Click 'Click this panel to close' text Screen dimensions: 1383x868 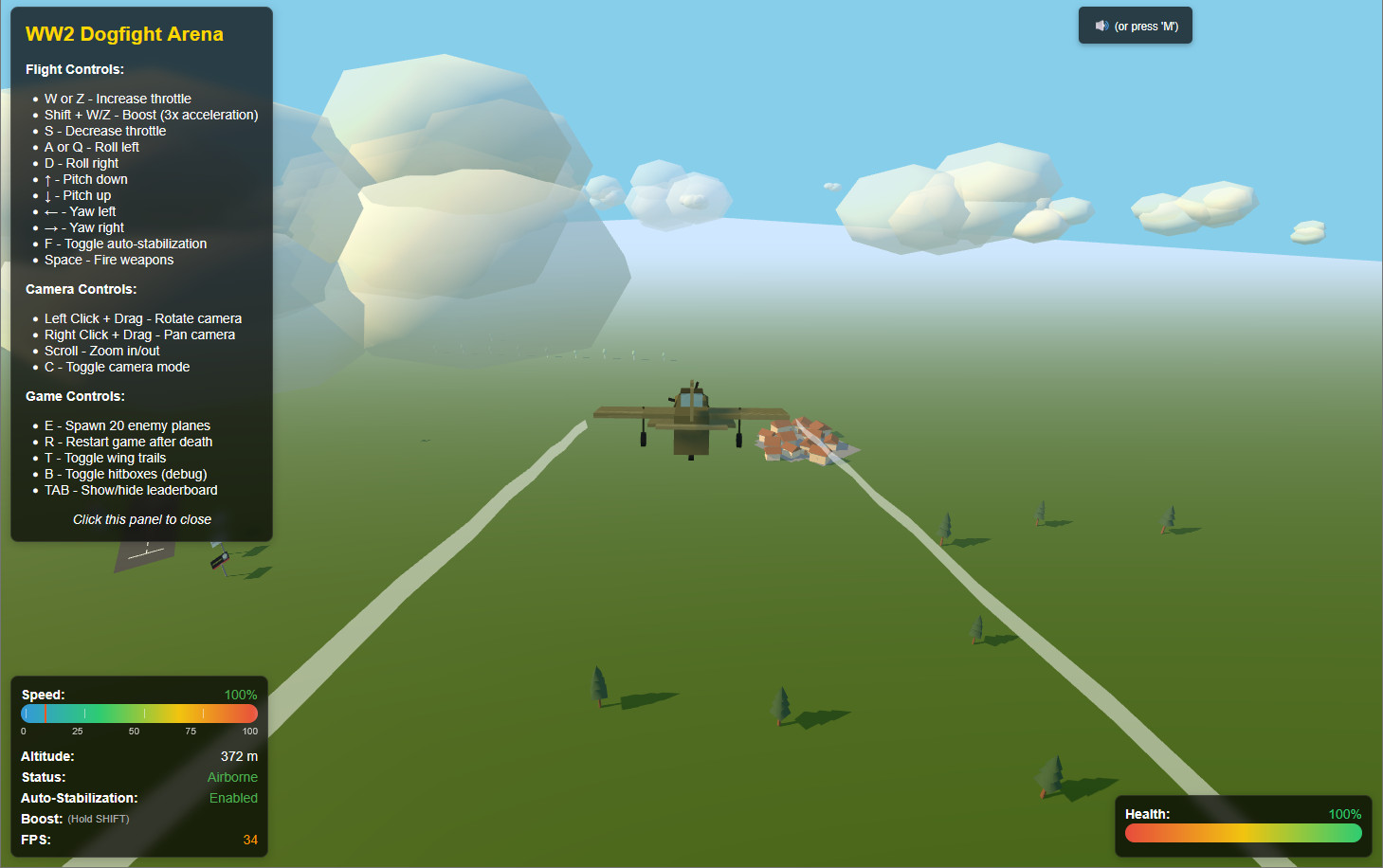tap(142, 519)
